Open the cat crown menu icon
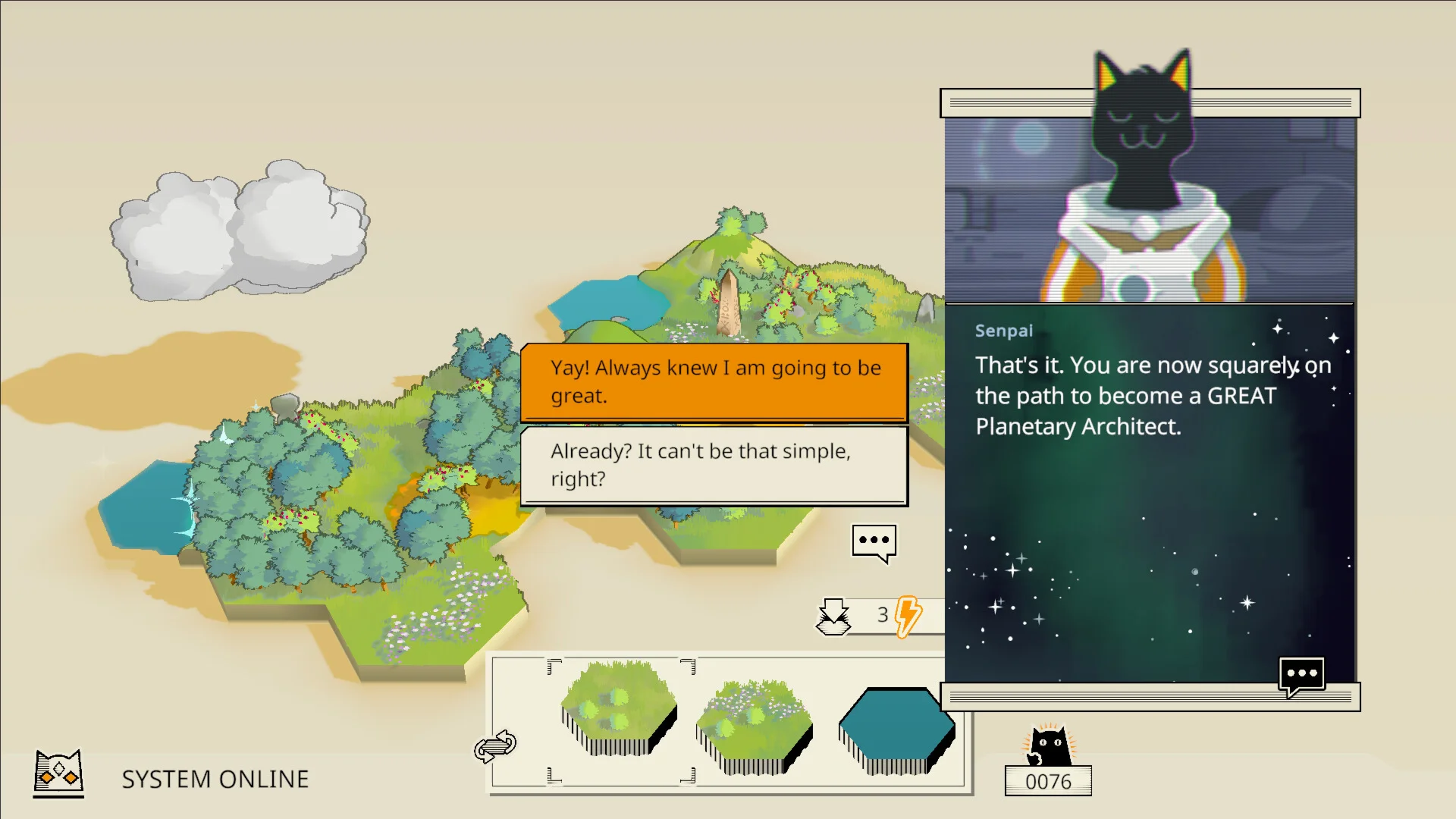1456x819 pixels. click(58, 773)
